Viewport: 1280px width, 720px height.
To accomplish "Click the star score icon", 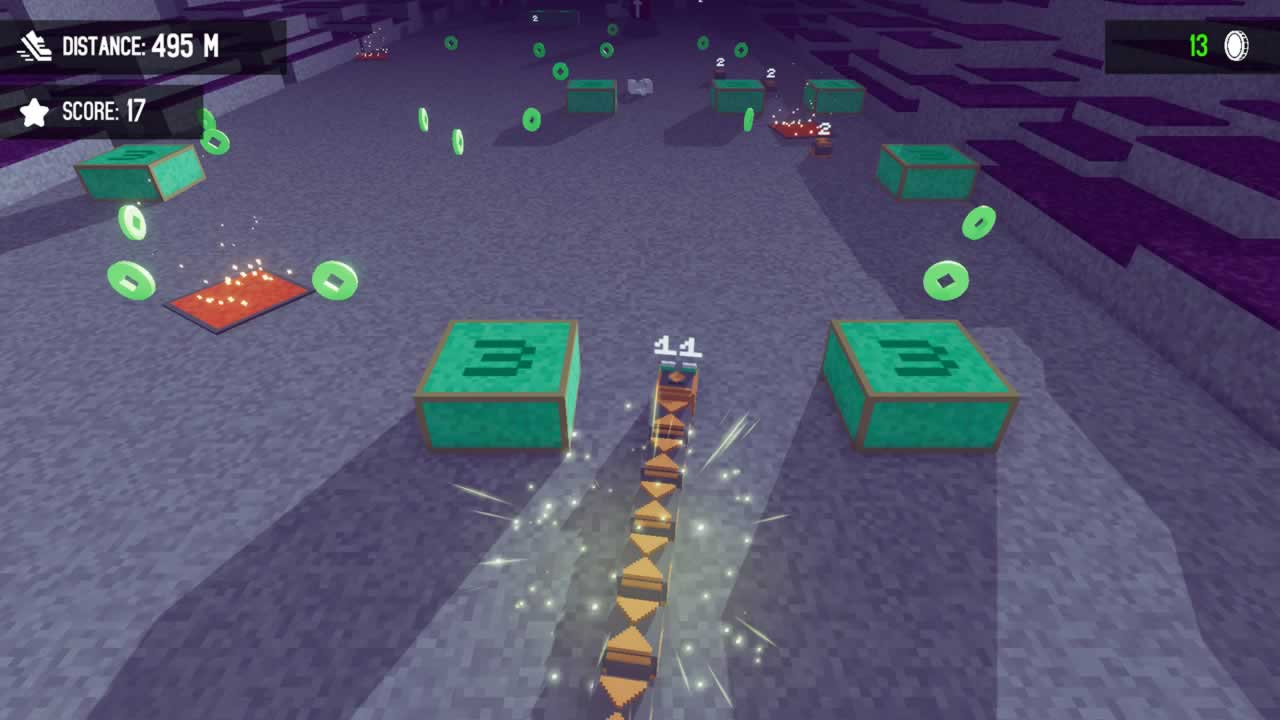I will click(35, 112).
